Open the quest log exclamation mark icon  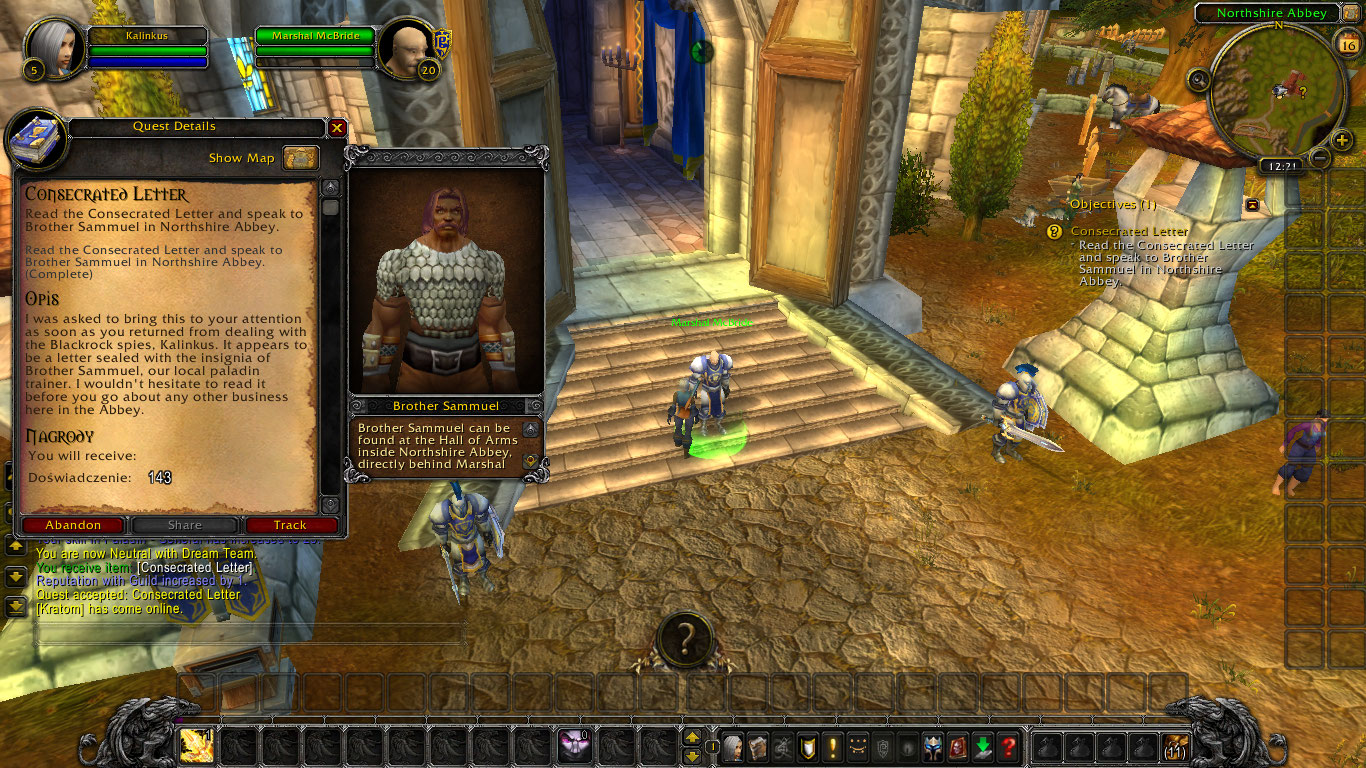tap(832, 746)
